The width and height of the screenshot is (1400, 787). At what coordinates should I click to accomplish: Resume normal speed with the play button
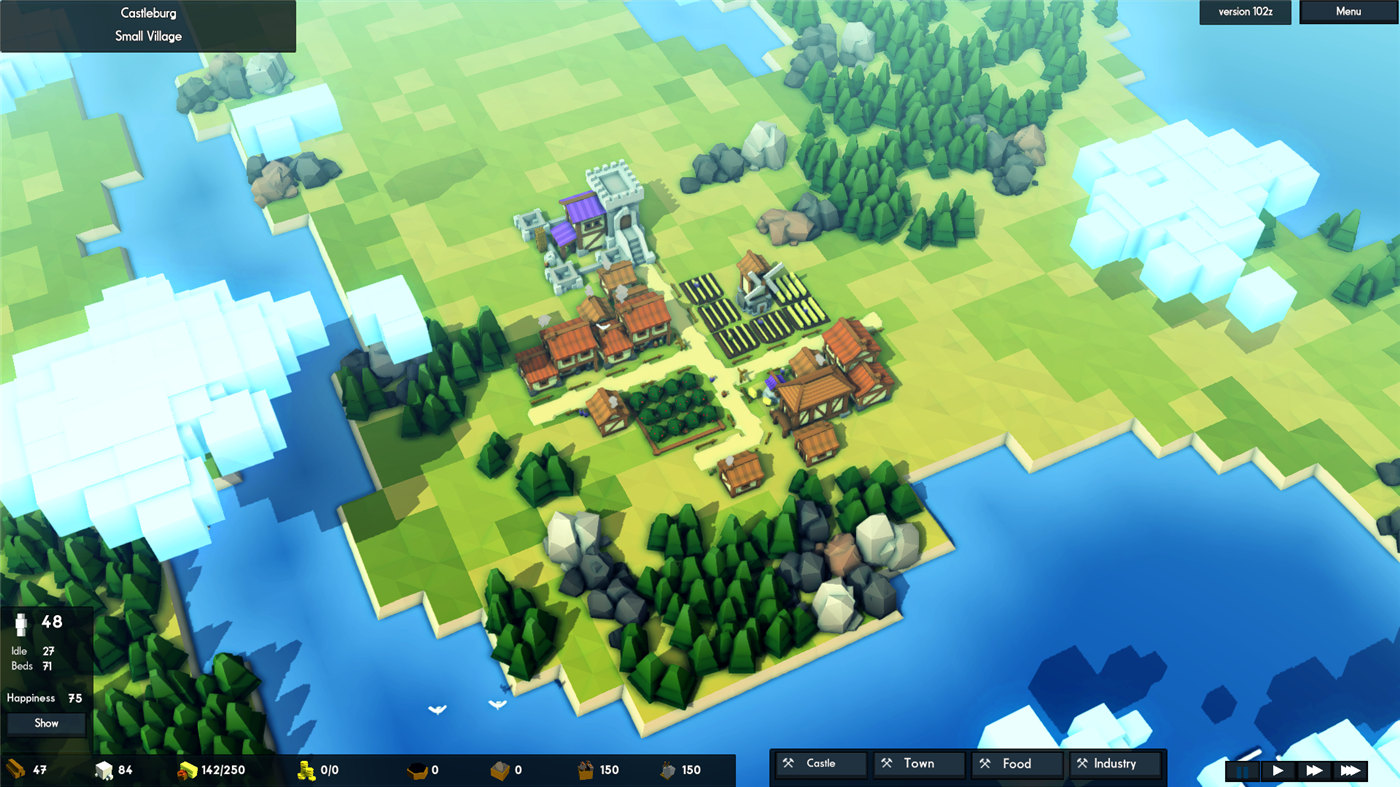tap(1279, 771)
